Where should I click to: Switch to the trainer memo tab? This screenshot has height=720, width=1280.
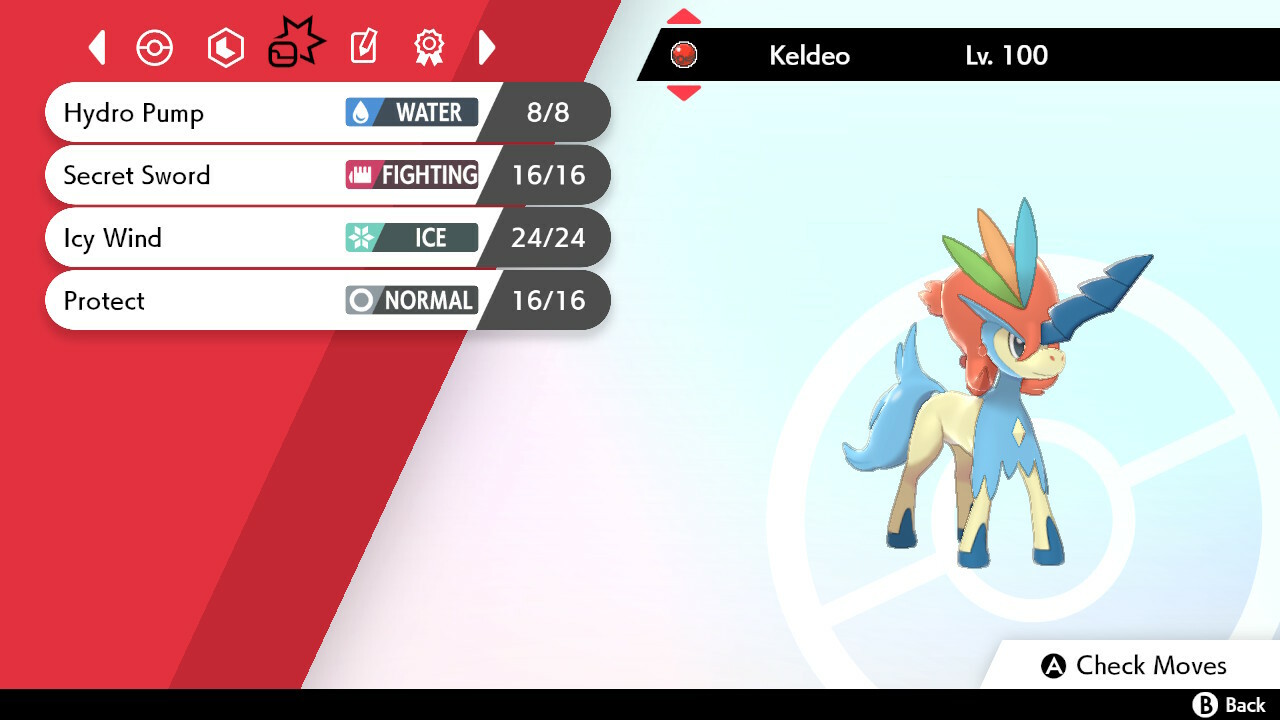[x=363, y=47]
